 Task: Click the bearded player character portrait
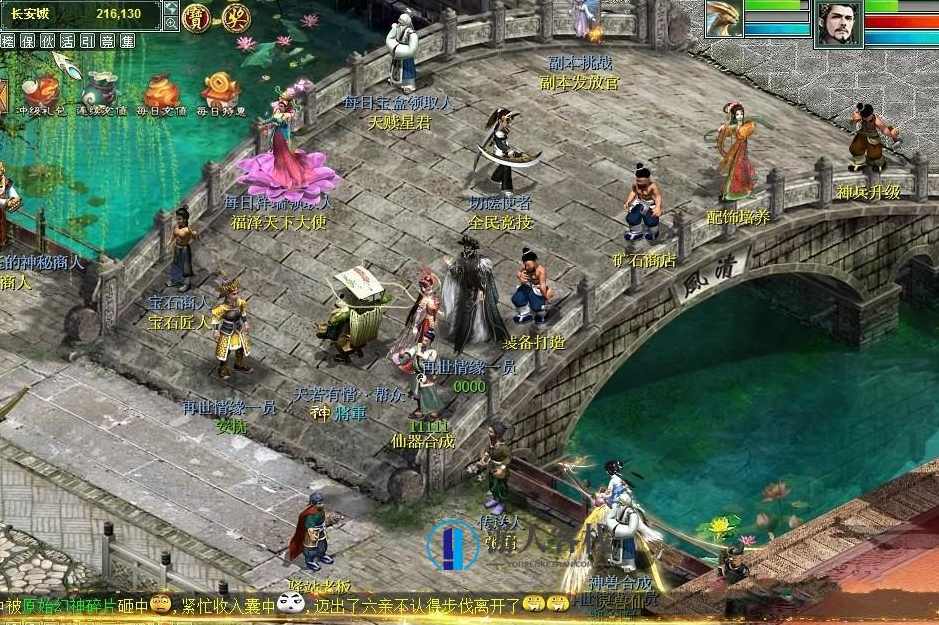[x=838, y=22]
